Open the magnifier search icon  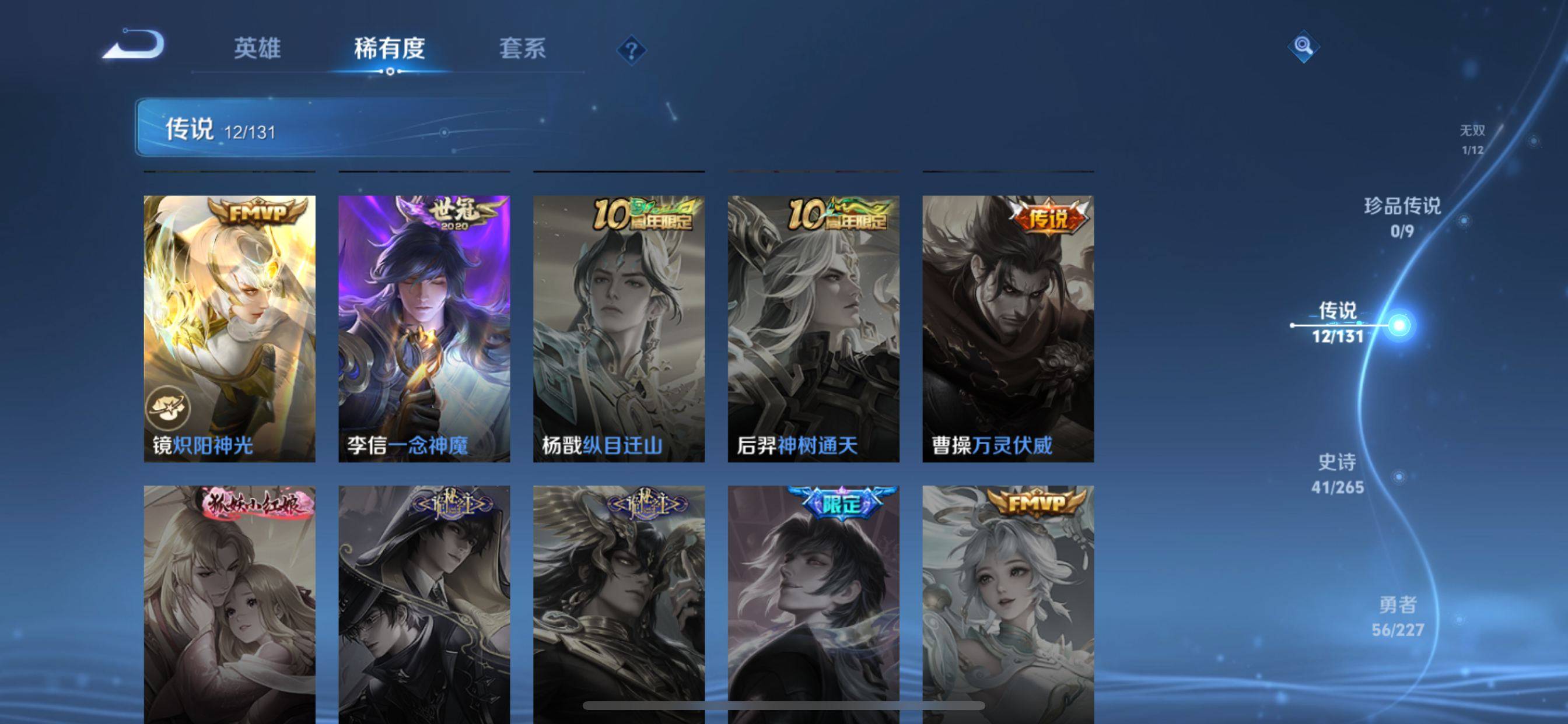pyautogui.click(x=1303, y=46)
